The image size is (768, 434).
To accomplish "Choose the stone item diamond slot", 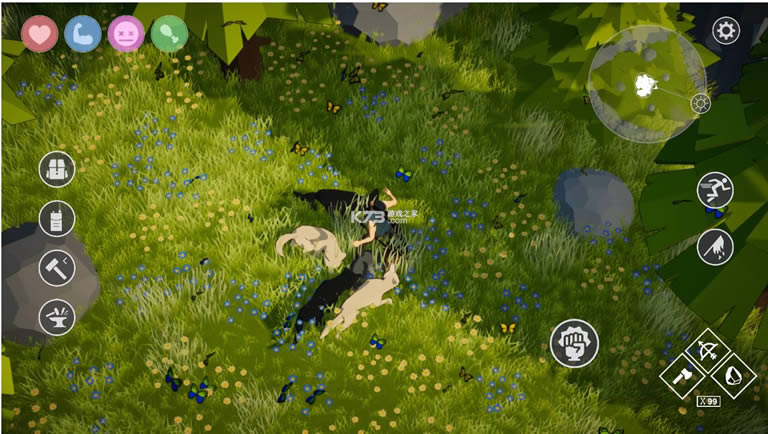I will pos(733,377).
